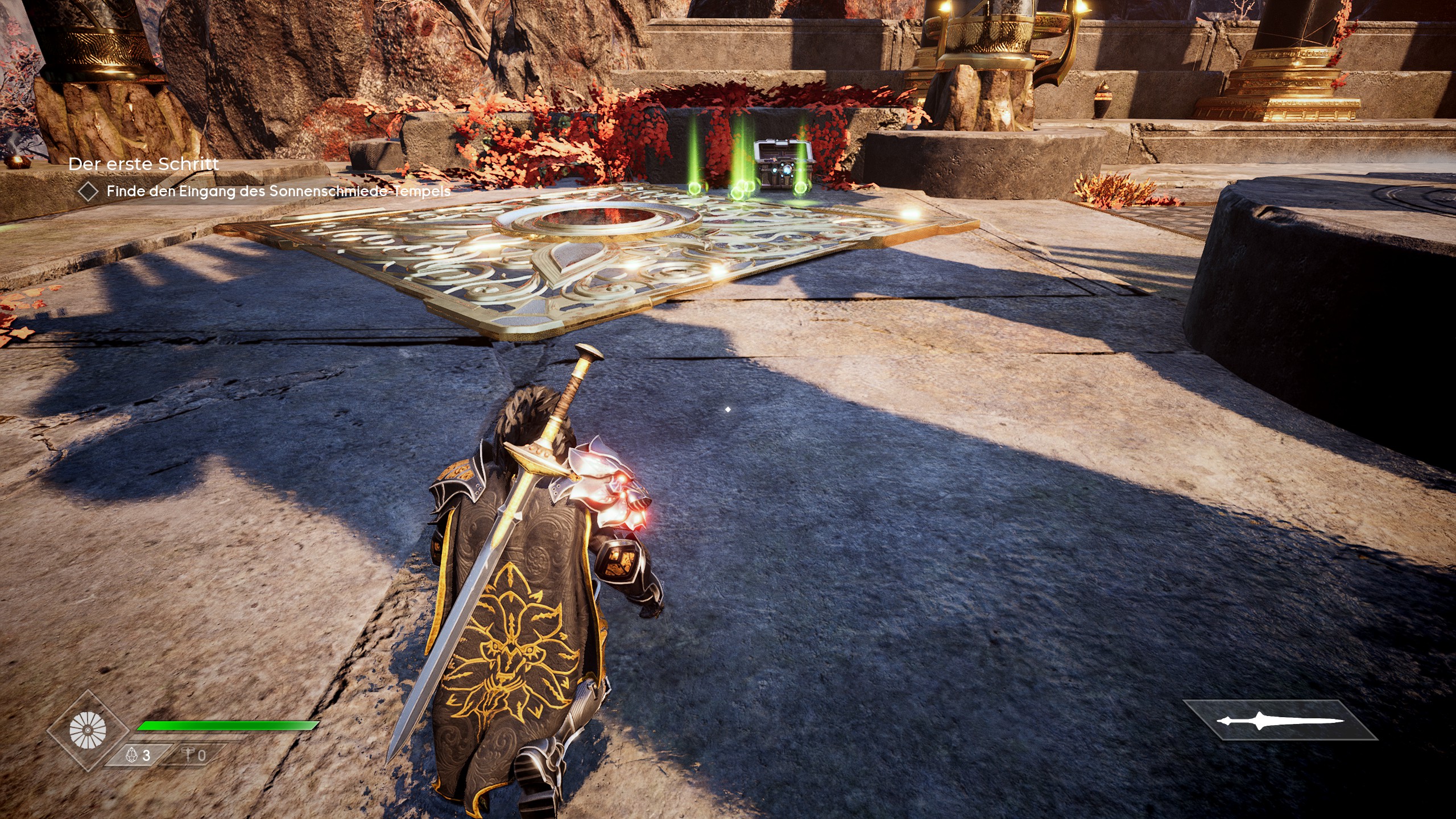
Task: Select the equipped sword weapon icon
Action: 1280,721
